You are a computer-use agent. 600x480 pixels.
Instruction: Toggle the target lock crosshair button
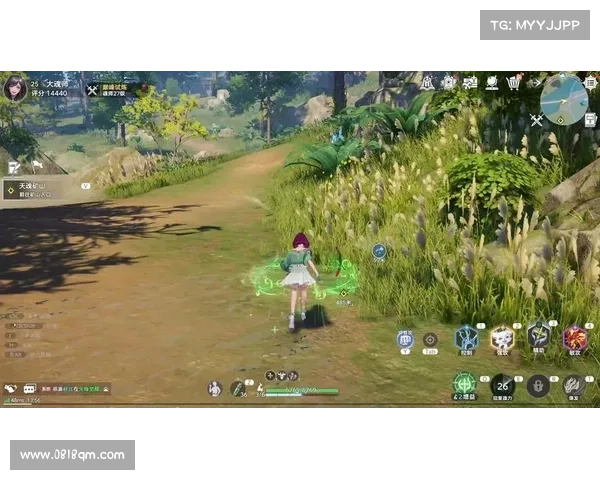430,340
